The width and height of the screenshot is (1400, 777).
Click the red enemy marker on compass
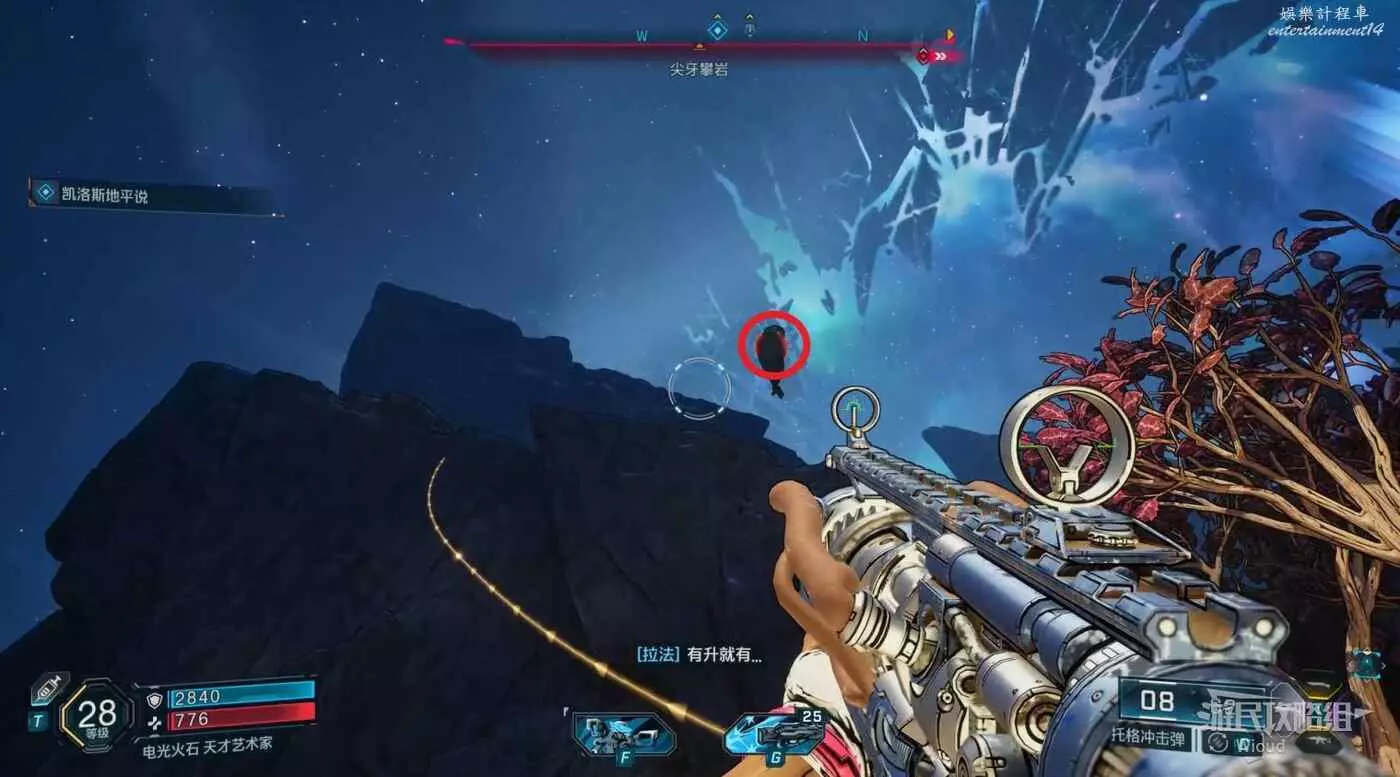click(923, 56)
